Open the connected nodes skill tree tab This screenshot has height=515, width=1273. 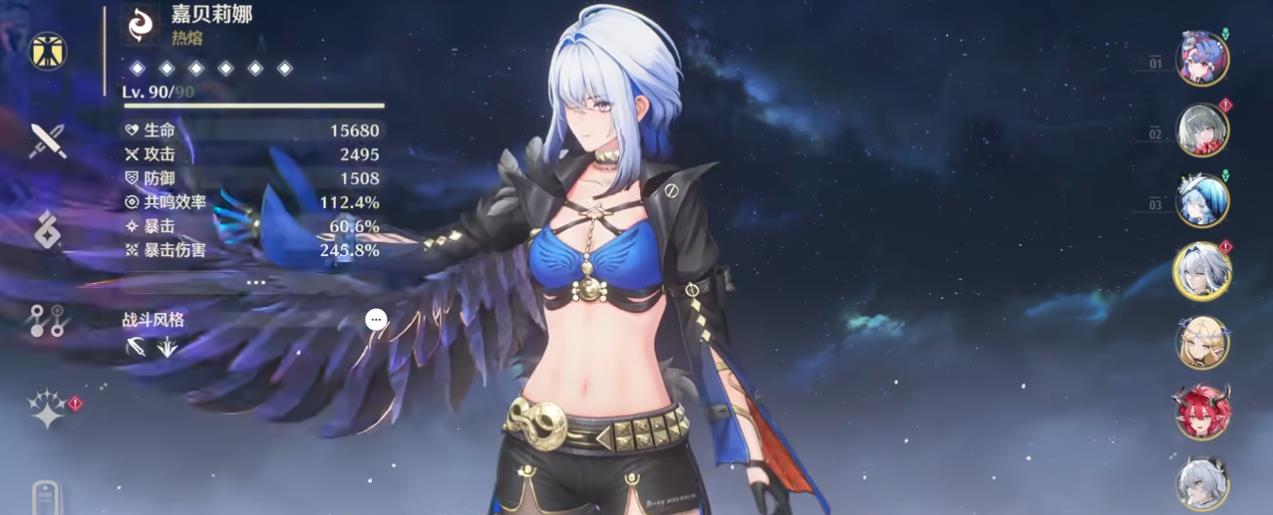pyautogui.click(x=46, y=320)
